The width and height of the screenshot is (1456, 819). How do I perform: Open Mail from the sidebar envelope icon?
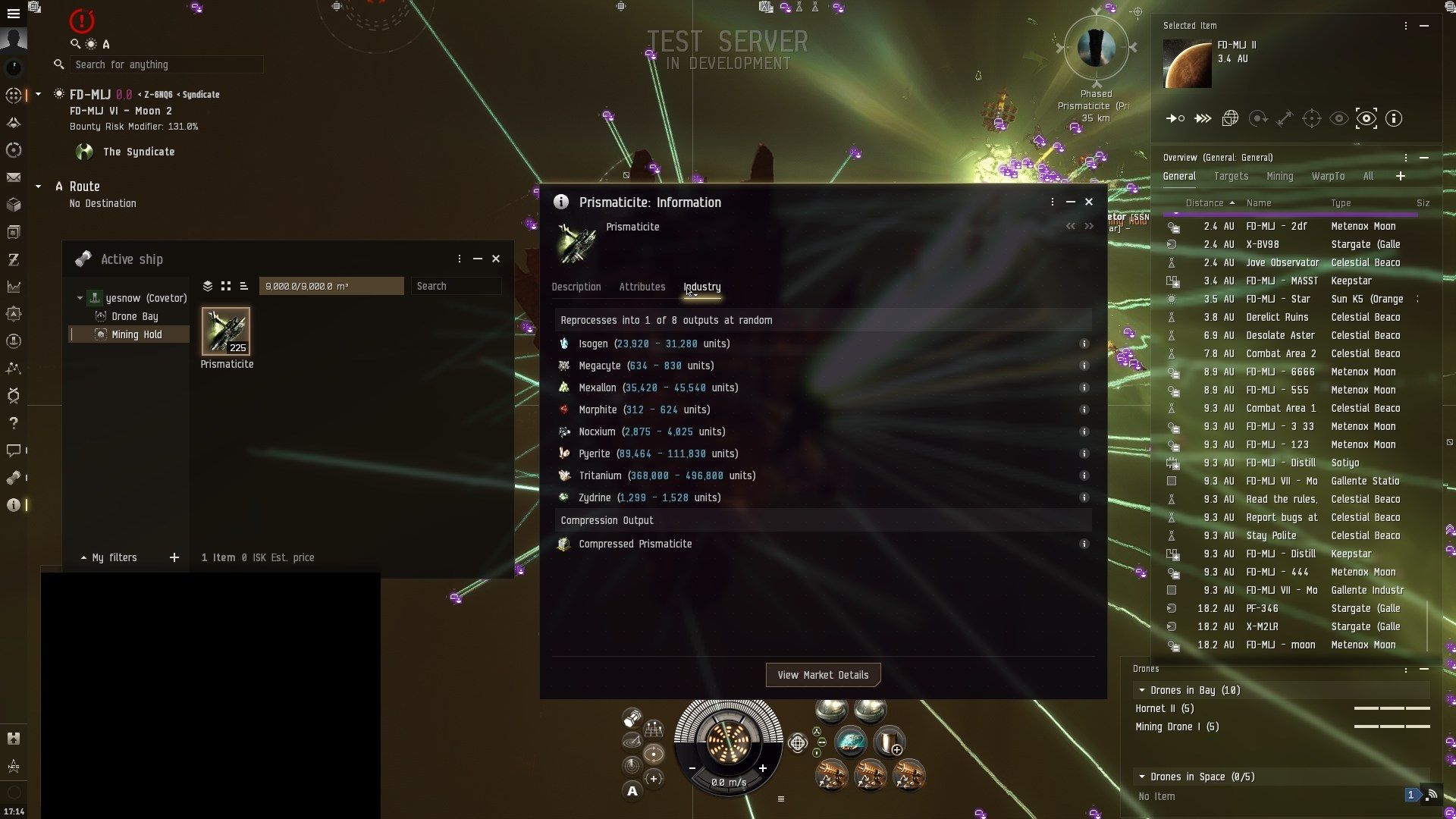tap(13, 177)
